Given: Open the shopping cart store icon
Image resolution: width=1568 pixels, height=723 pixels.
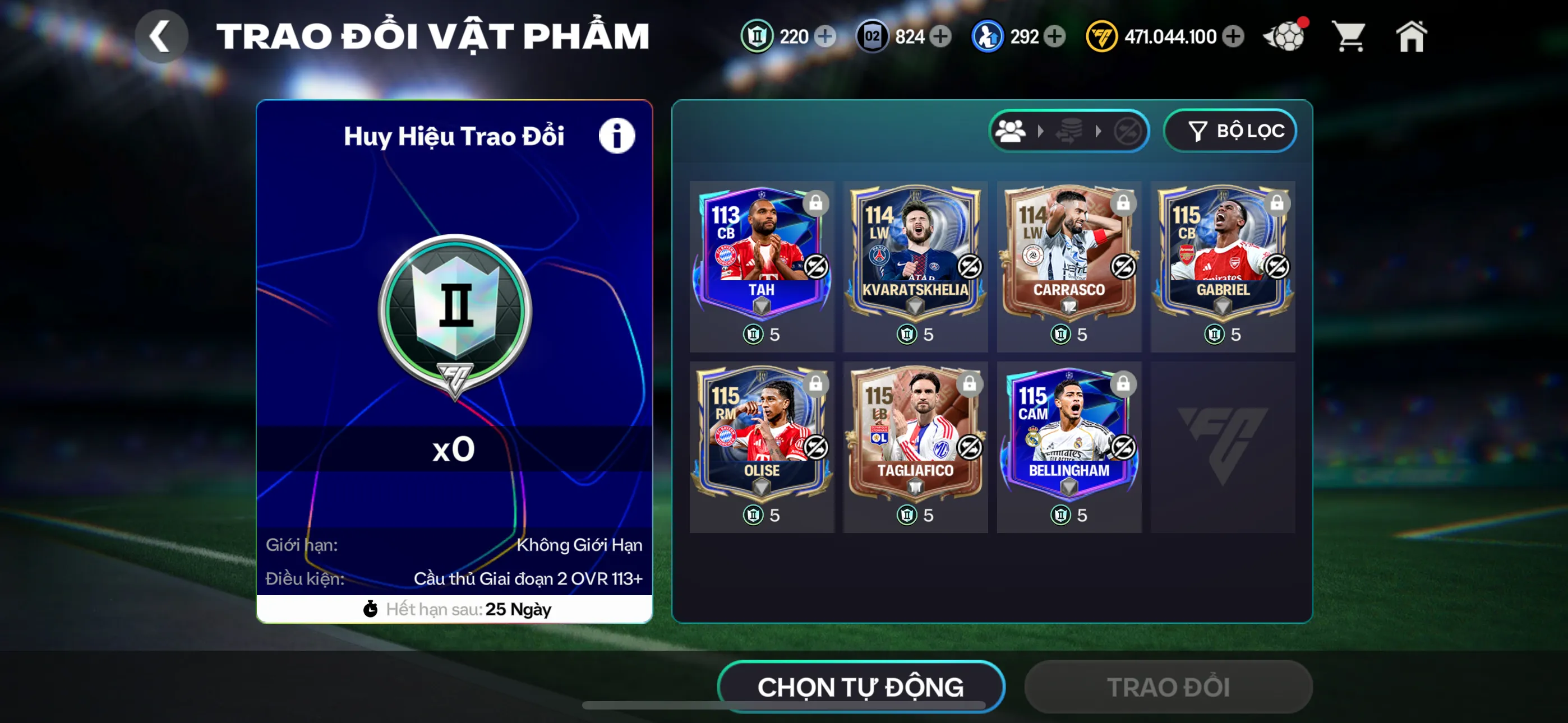Looking at the screenshot, I should click(1349, 36).
